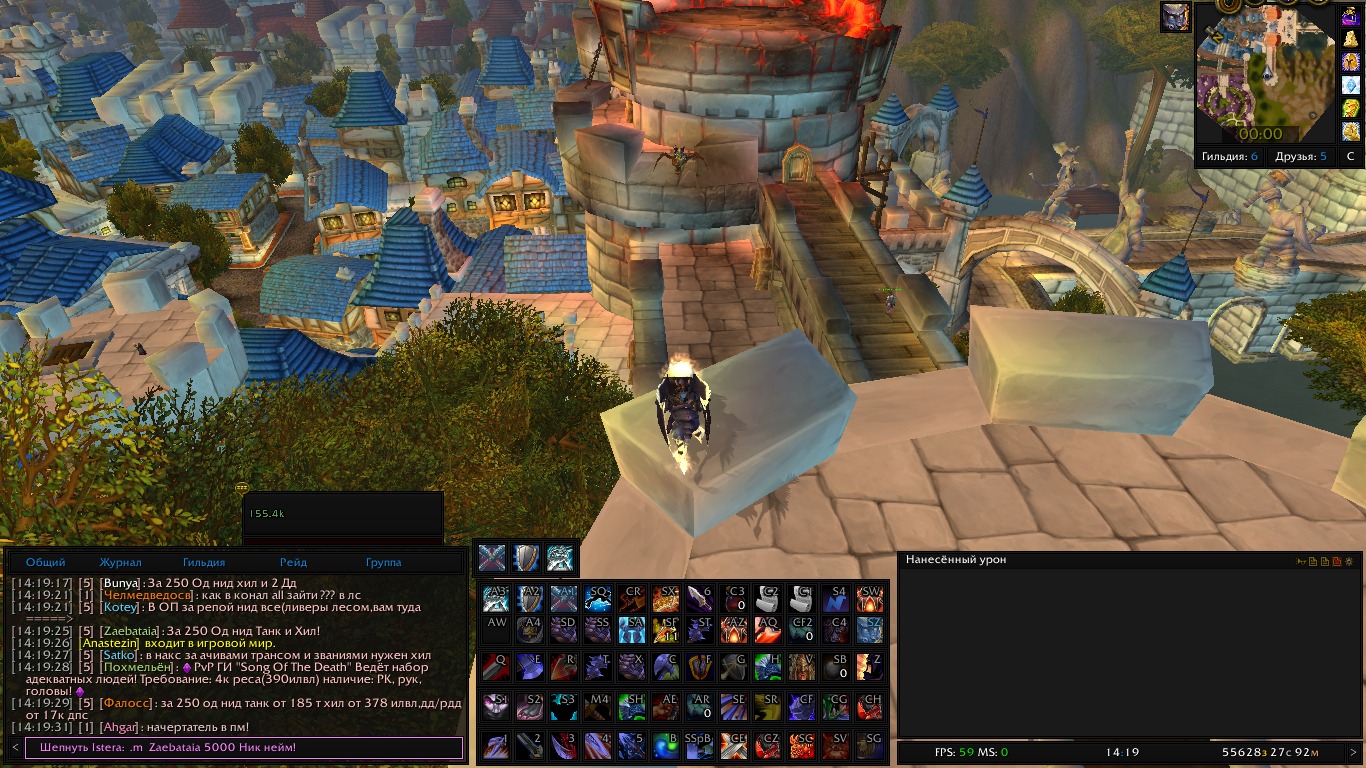This screenshot has width=1366, height=768.
Task: Activate the sword ability keybound 6
Action: [x=700, y=599]
